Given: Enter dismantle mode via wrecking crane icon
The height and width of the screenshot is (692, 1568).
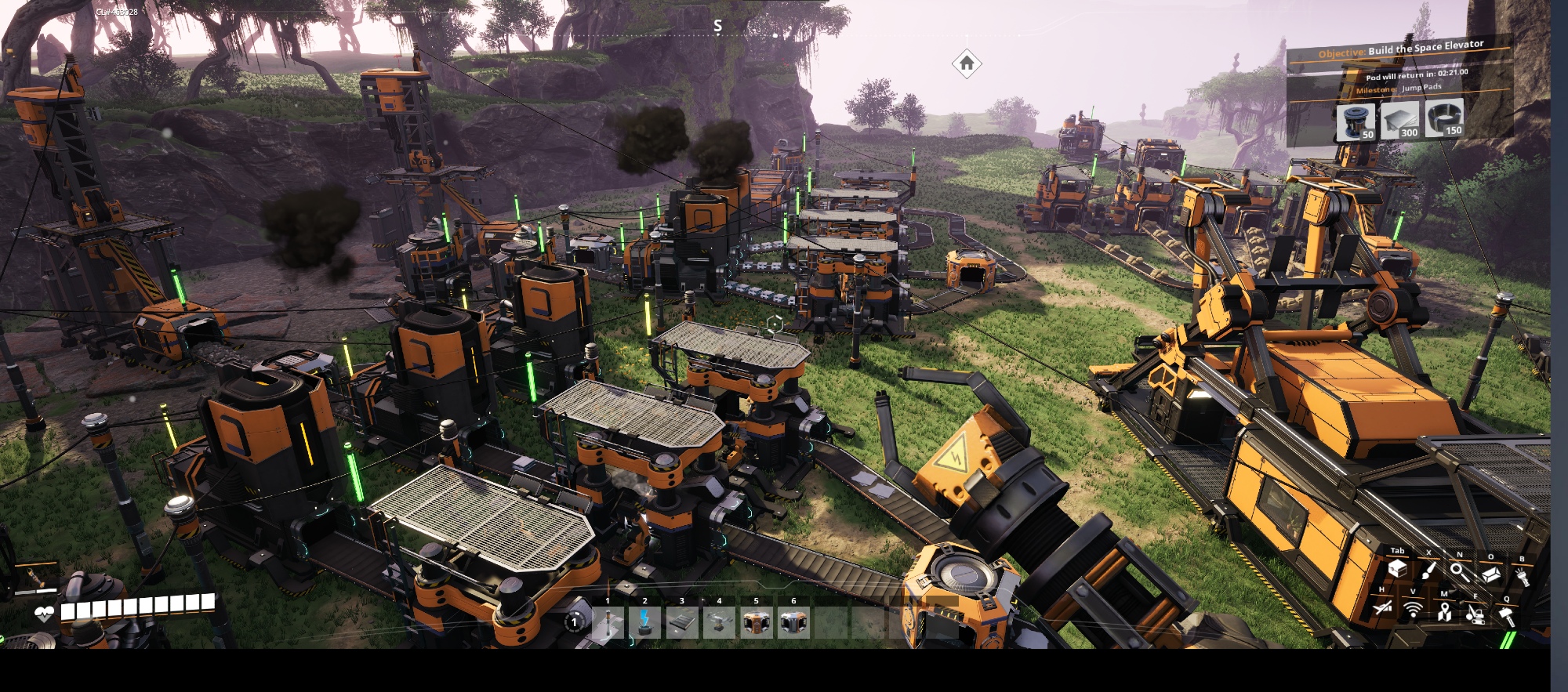Looking at the screenshot, I should pos(1475,614).
